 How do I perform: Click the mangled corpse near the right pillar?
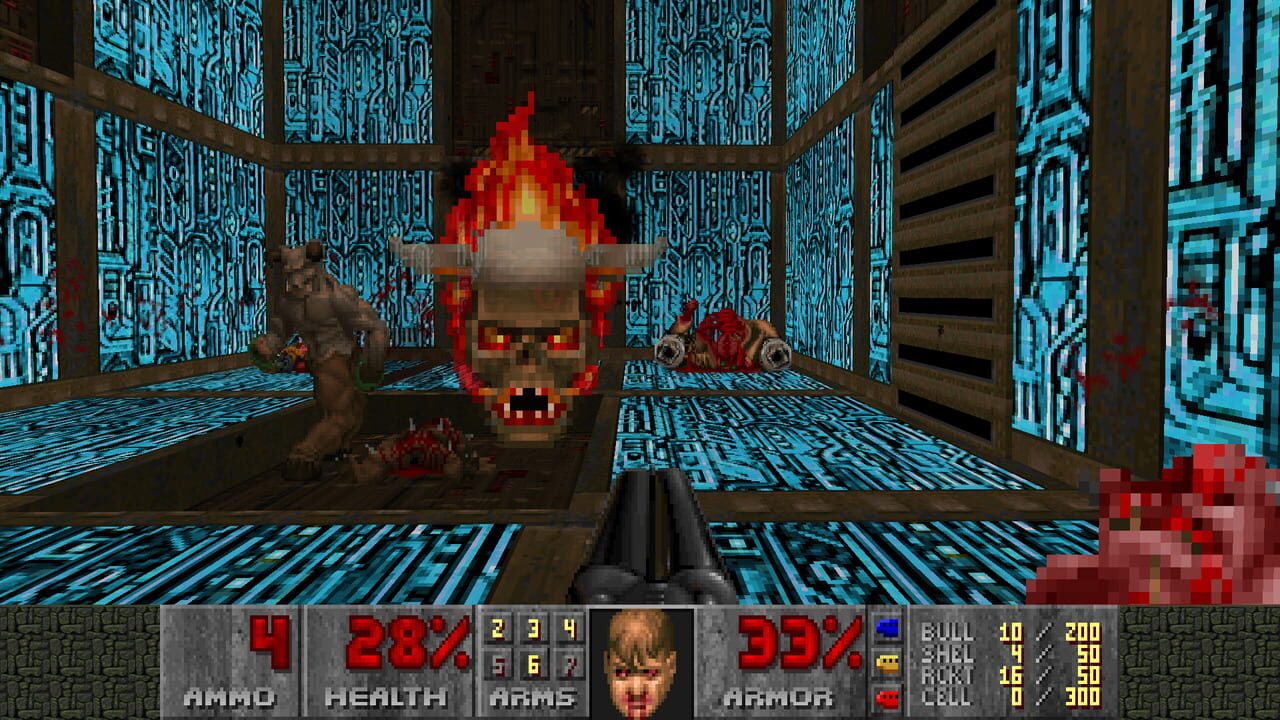[x=720, y=340]
